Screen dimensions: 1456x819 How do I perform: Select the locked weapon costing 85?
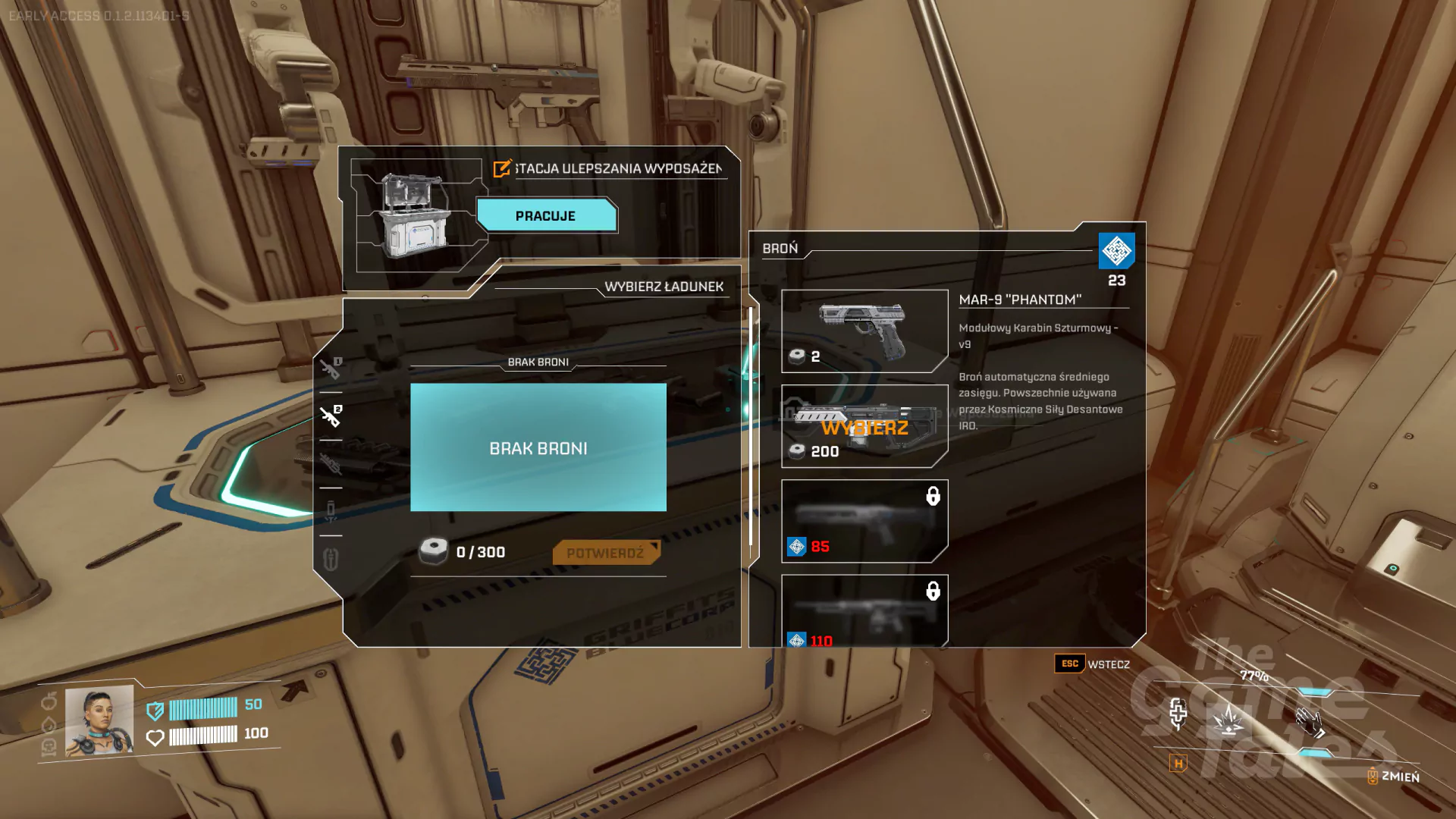point(864,521)
